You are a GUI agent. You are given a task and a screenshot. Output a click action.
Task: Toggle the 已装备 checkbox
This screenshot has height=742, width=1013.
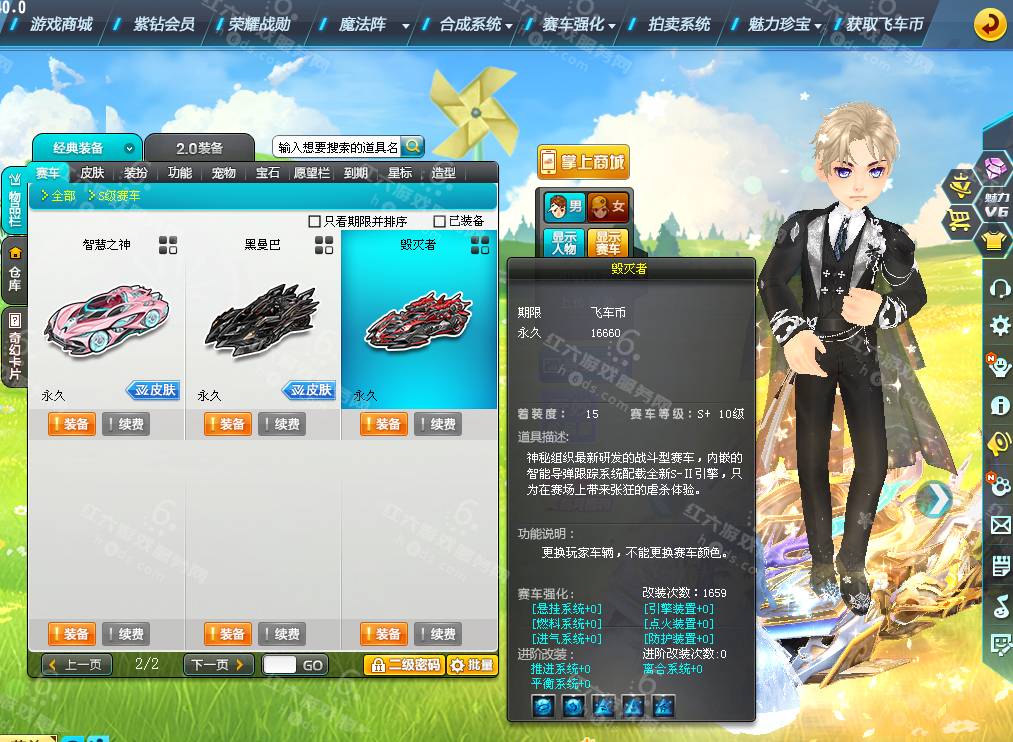pos(440,221)
